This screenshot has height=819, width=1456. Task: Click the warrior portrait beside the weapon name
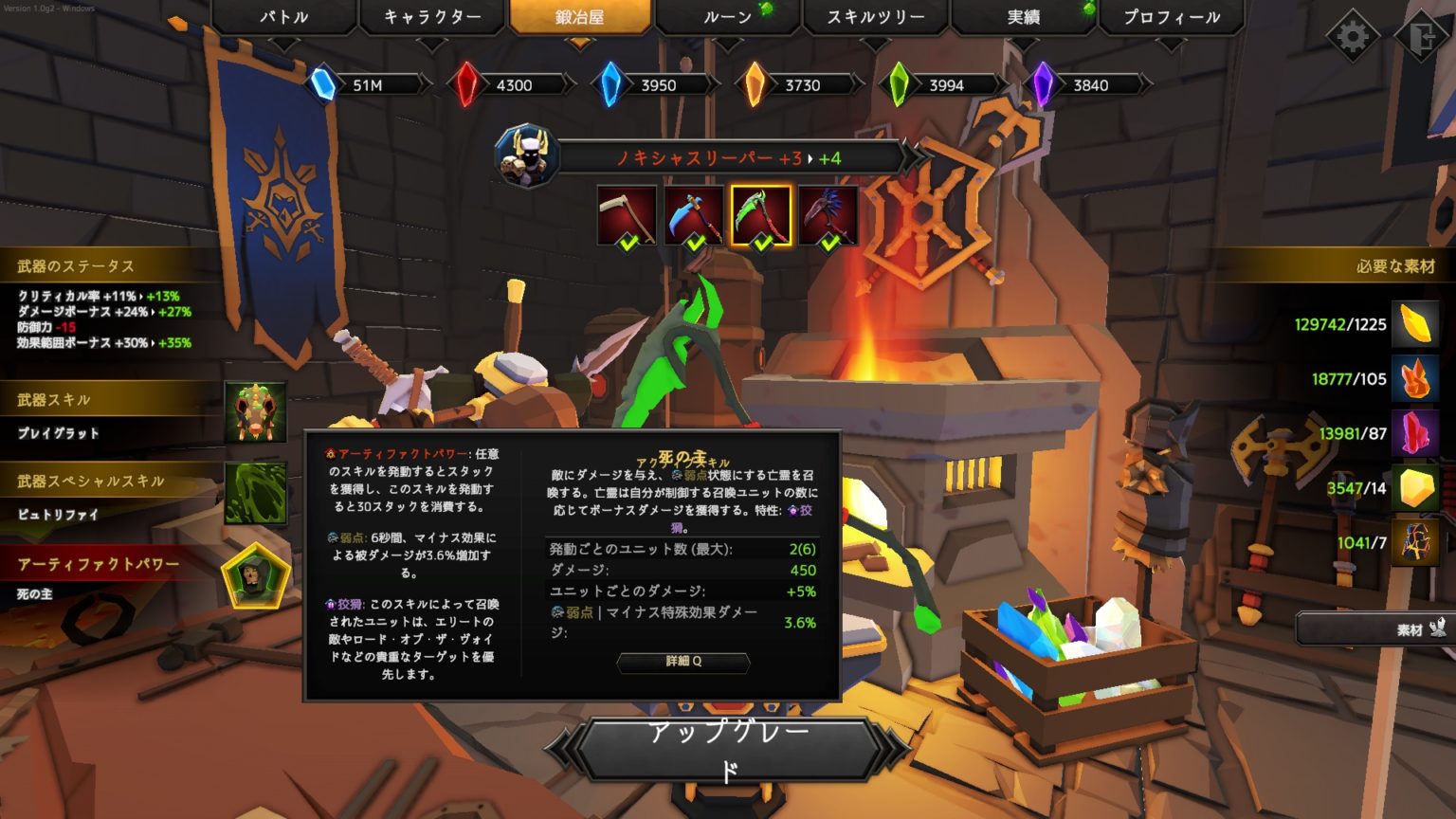click(x=525, y=156)
